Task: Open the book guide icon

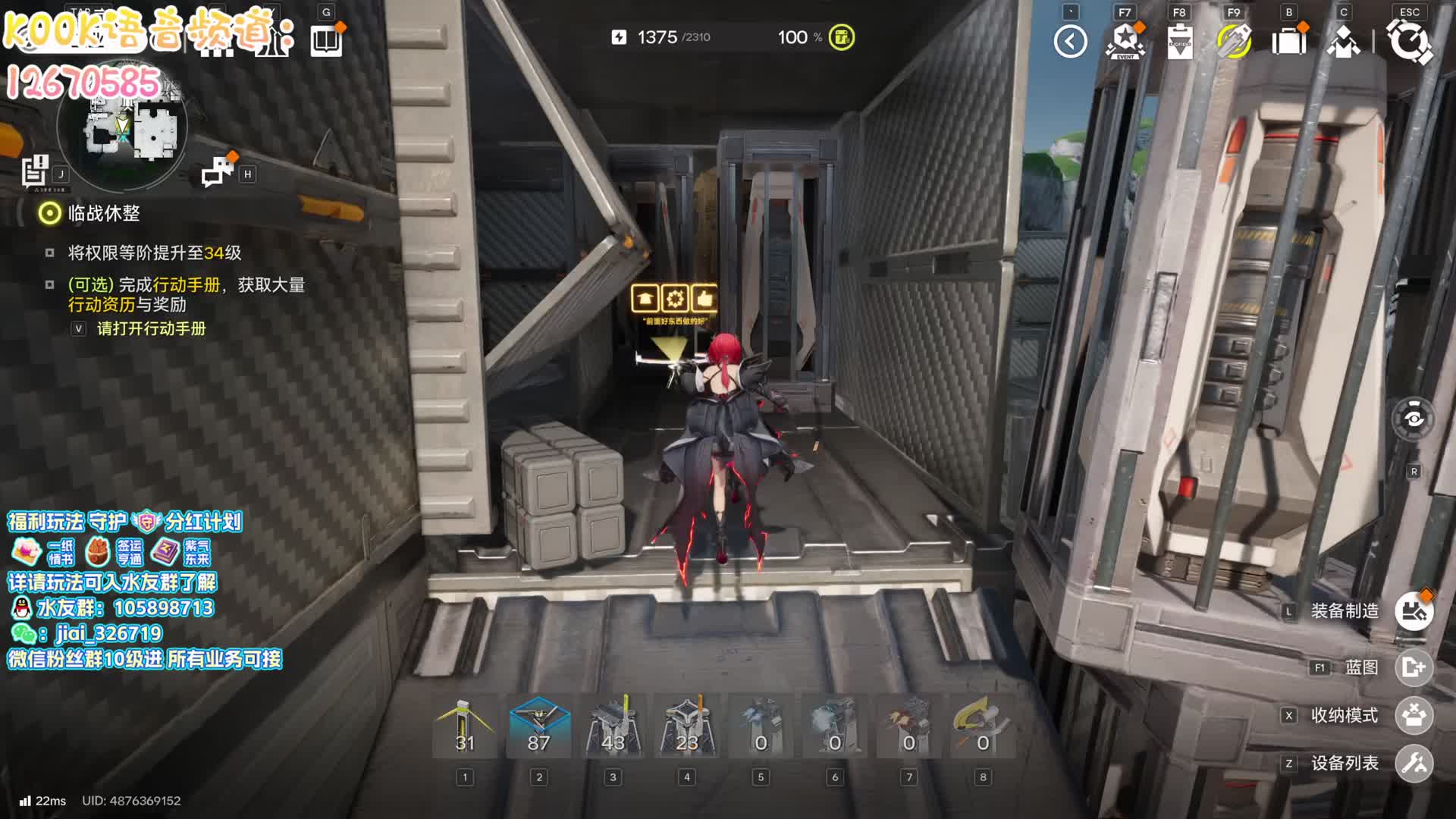Action: (x=327, y=40)
